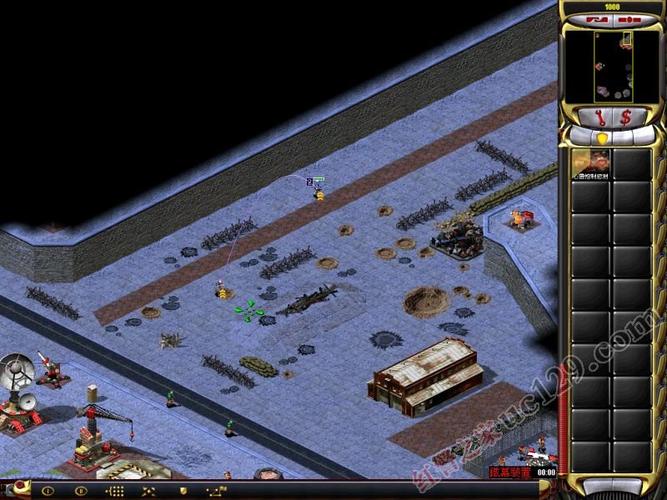Open the options menu button

point(631,20)
